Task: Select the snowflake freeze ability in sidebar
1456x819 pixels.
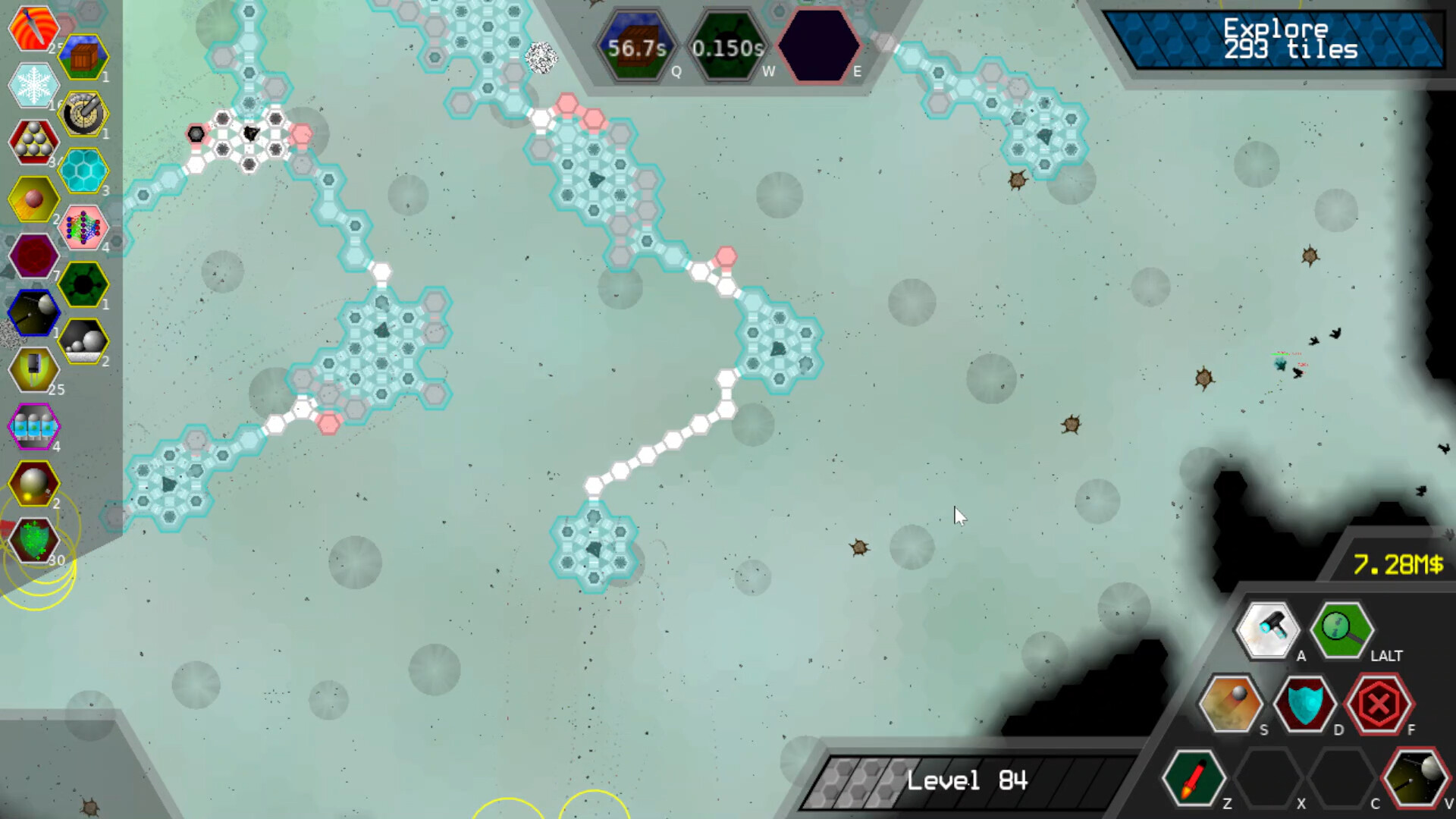Action: (33, 86)
